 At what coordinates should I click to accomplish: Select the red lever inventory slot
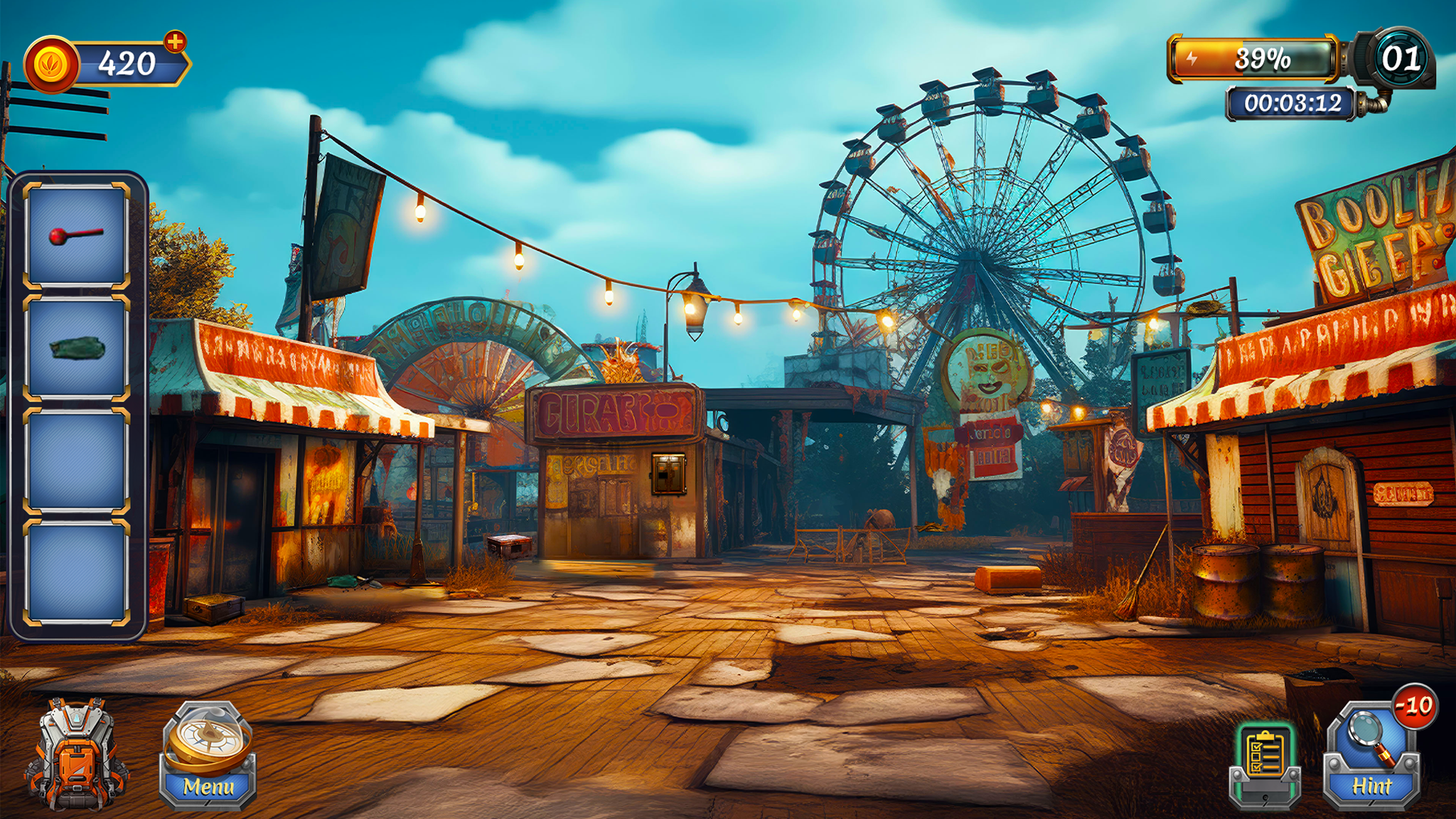tap(77, 235)
